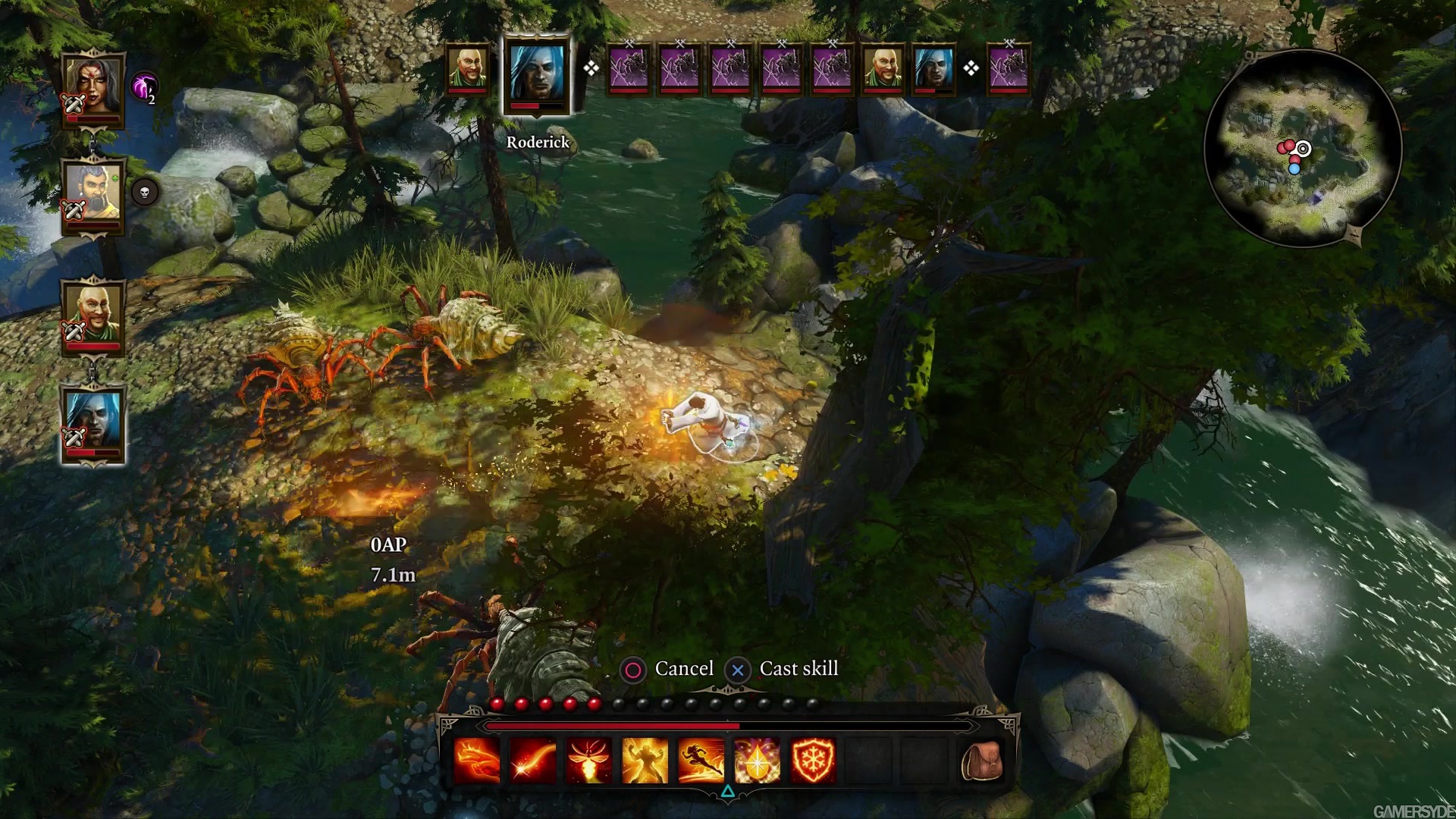
Task: Inspect the purple status effect on top portrait
Action: pyautogui.click(x=145, y=86)
